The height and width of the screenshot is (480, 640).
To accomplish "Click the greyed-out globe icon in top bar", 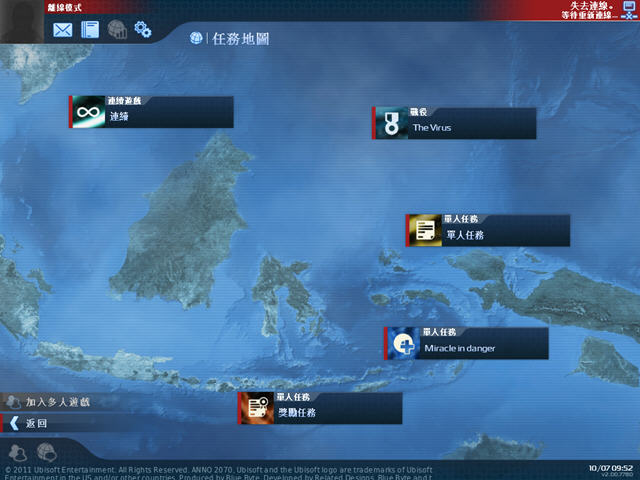I will (x=117, y=30).
